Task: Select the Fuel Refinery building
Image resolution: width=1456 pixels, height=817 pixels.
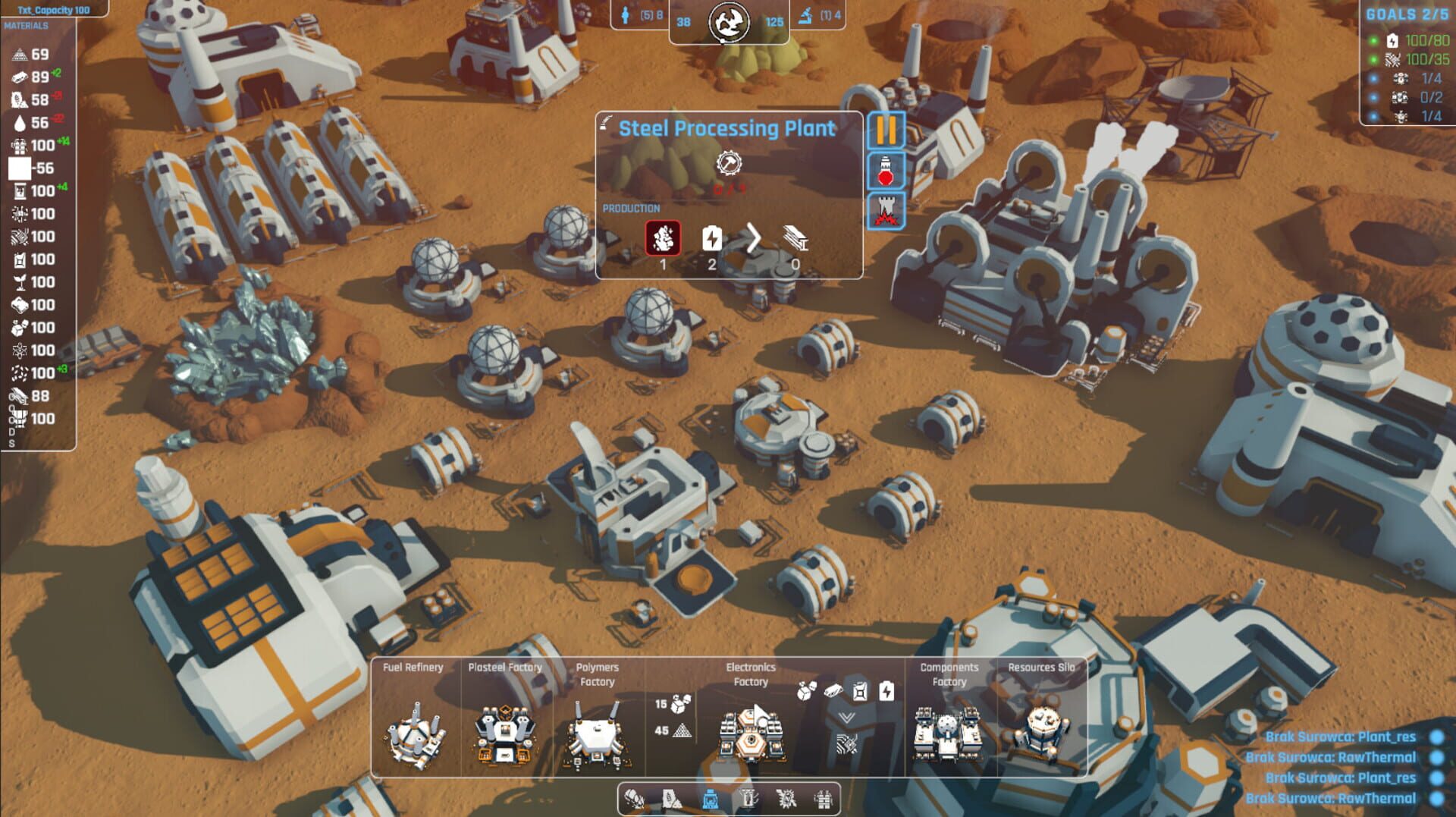Action: pyautogui.click(x=414, y=733)
